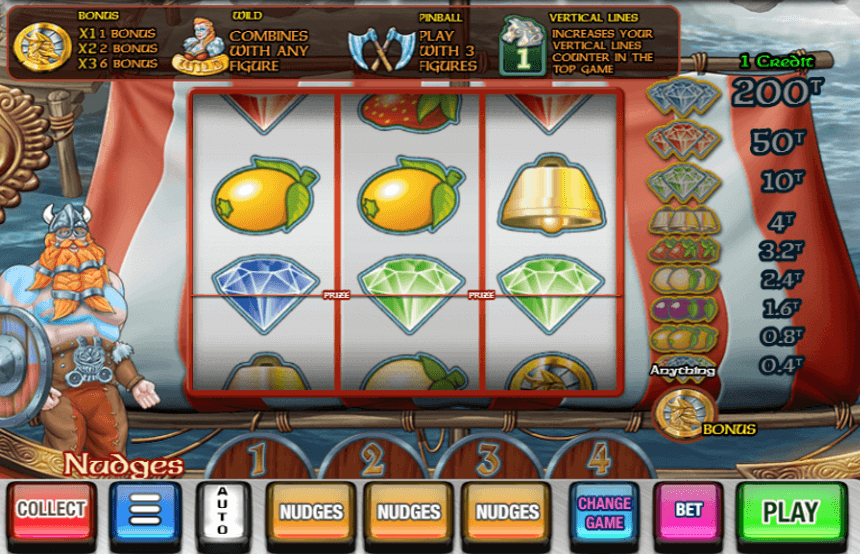Select the CHANGE GAME button
The width and height of the screenshot is (860, 554).
605,511
